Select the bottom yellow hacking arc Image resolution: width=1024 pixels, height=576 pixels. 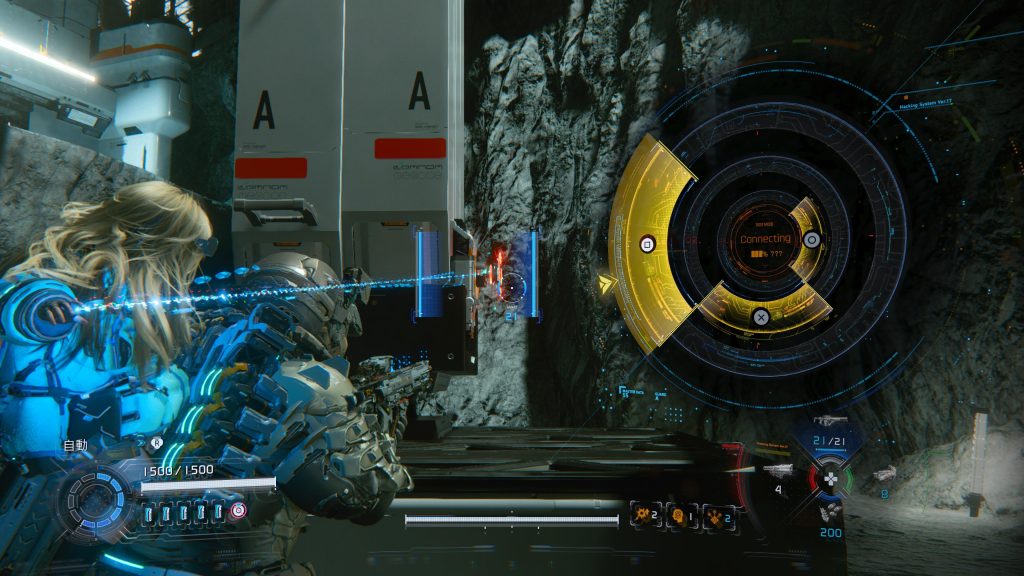click(762, 312)
